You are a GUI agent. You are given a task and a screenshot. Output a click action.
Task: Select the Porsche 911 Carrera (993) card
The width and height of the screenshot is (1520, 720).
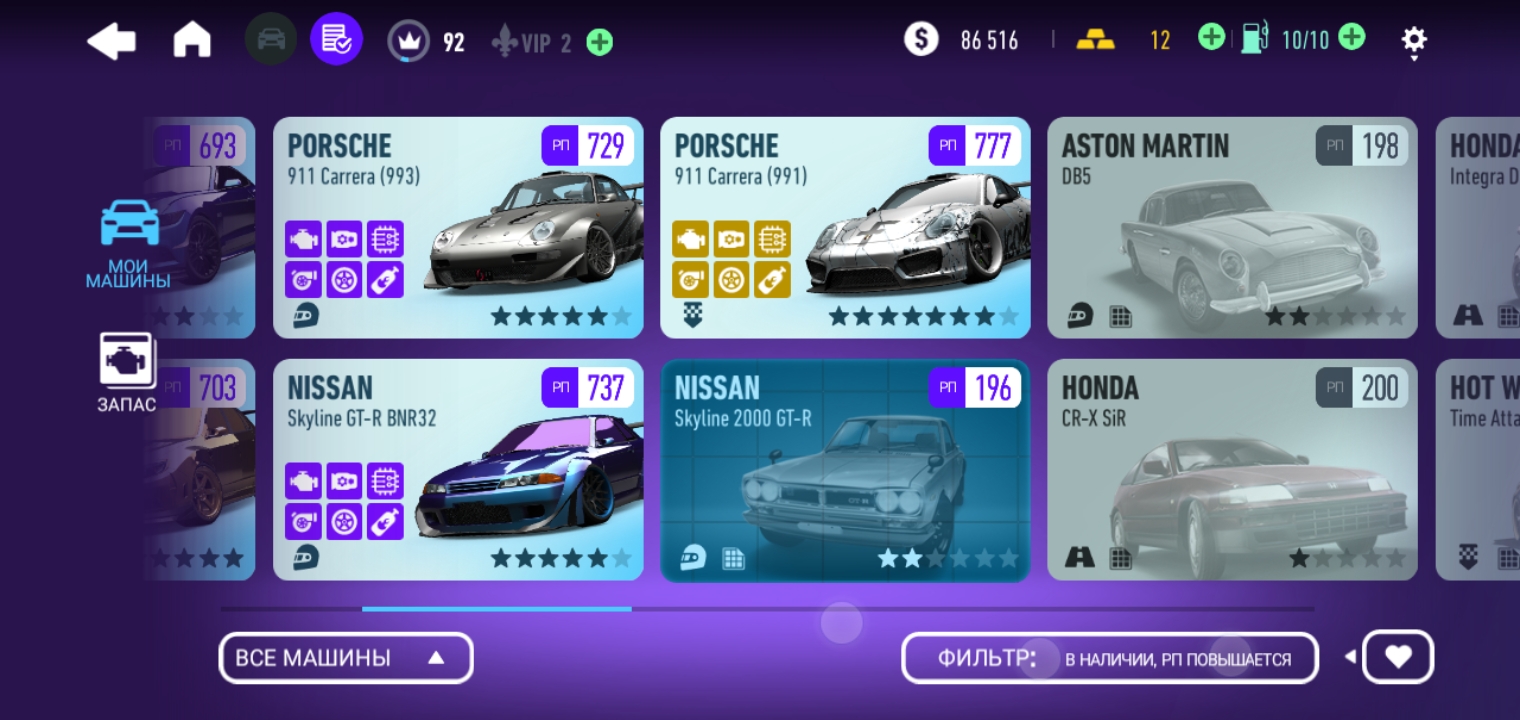458,228
